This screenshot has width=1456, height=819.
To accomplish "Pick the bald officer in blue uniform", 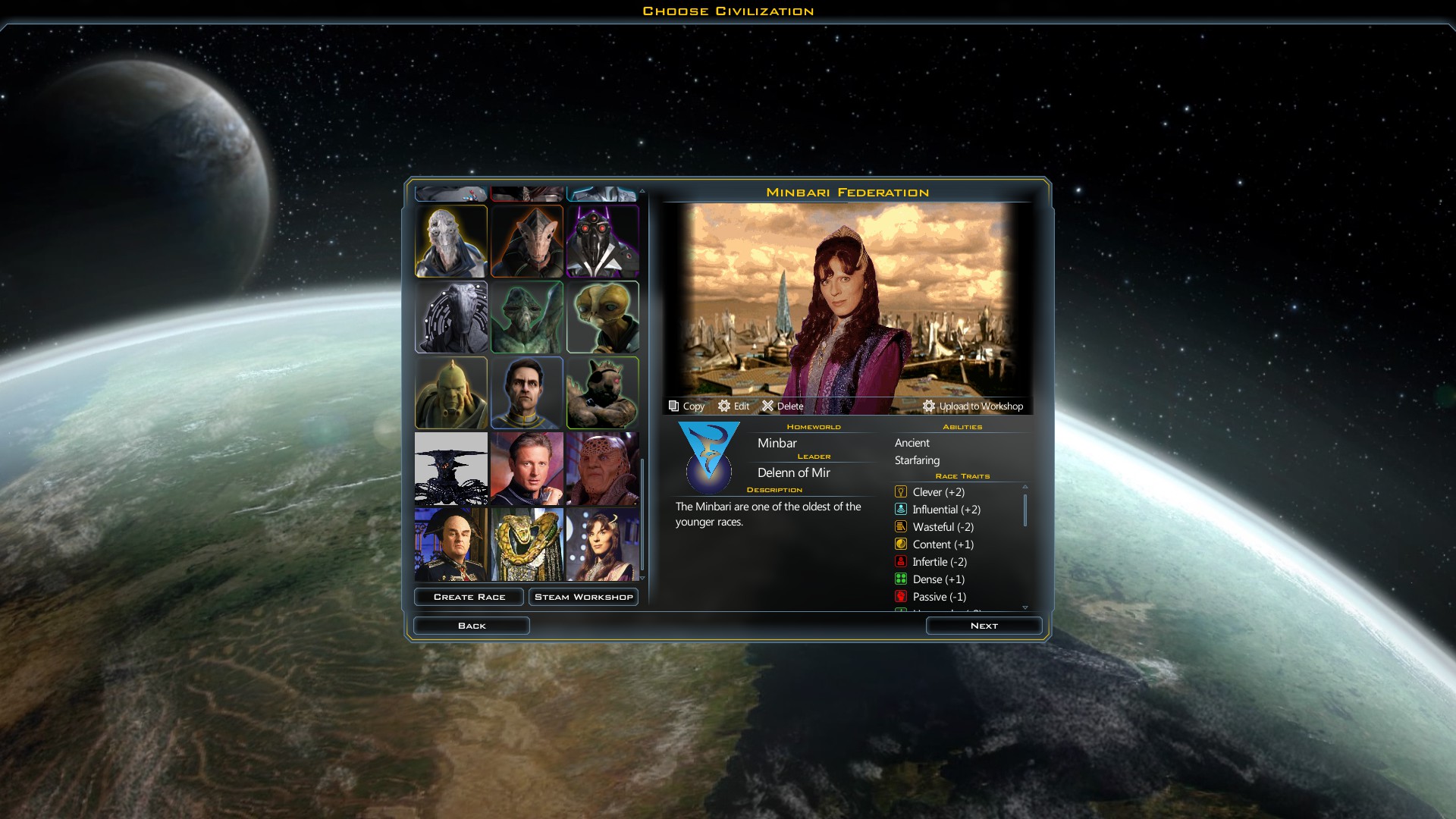I will pos(451,544).
